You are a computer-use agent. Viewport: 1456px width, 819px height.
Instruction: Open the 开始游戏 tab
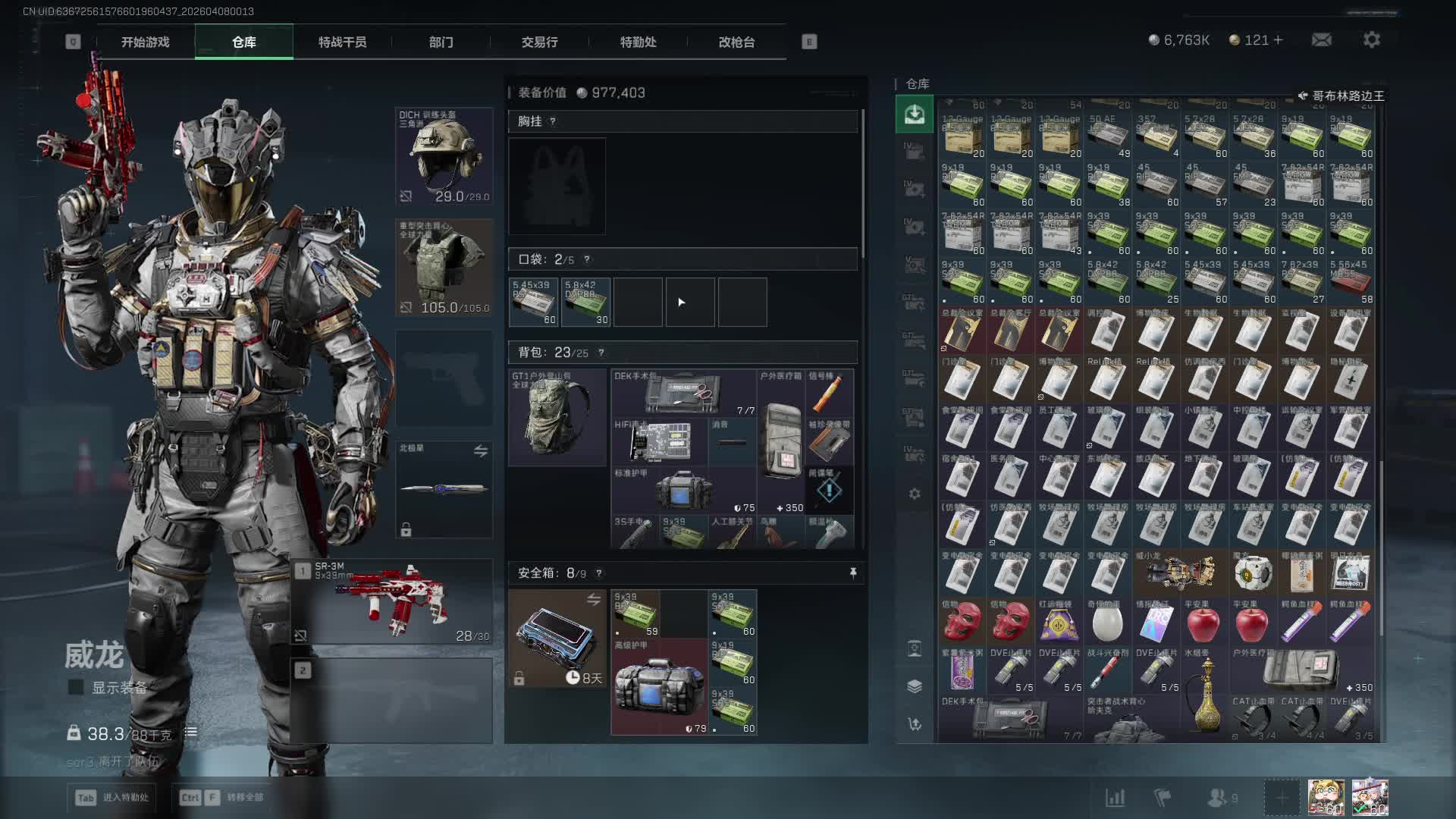click(145, 42)
